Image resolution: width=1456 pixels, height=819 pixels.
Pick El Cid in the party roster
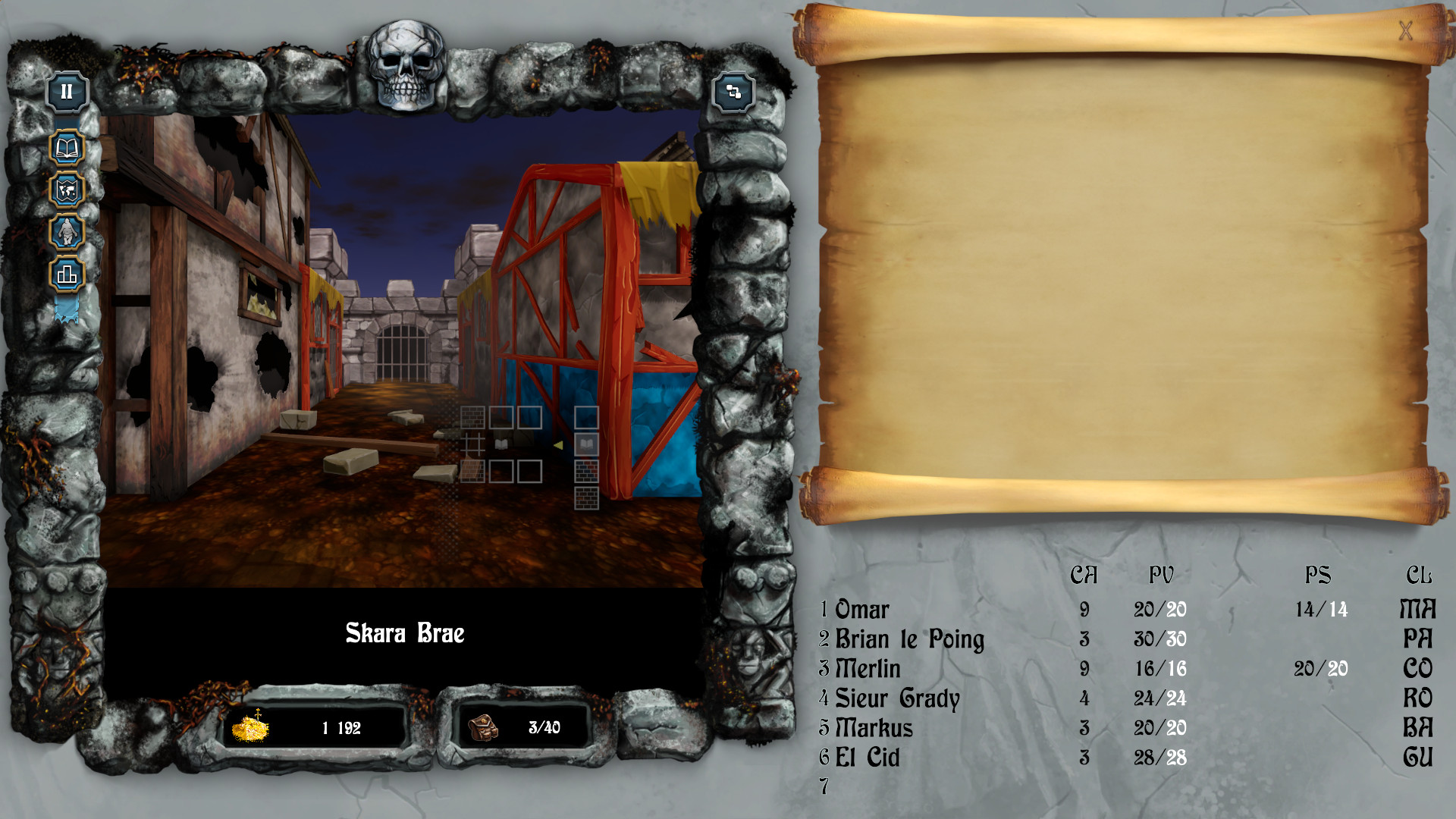tap(868, 758)
